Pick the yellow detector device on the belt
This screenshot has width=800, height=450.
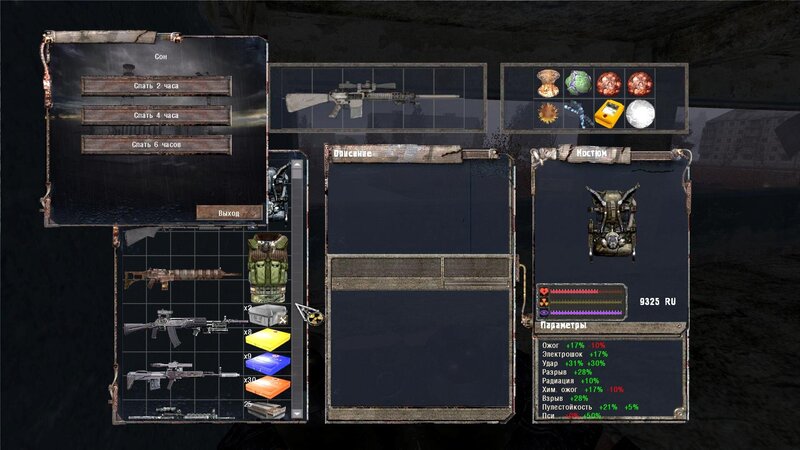pos(609,115)
